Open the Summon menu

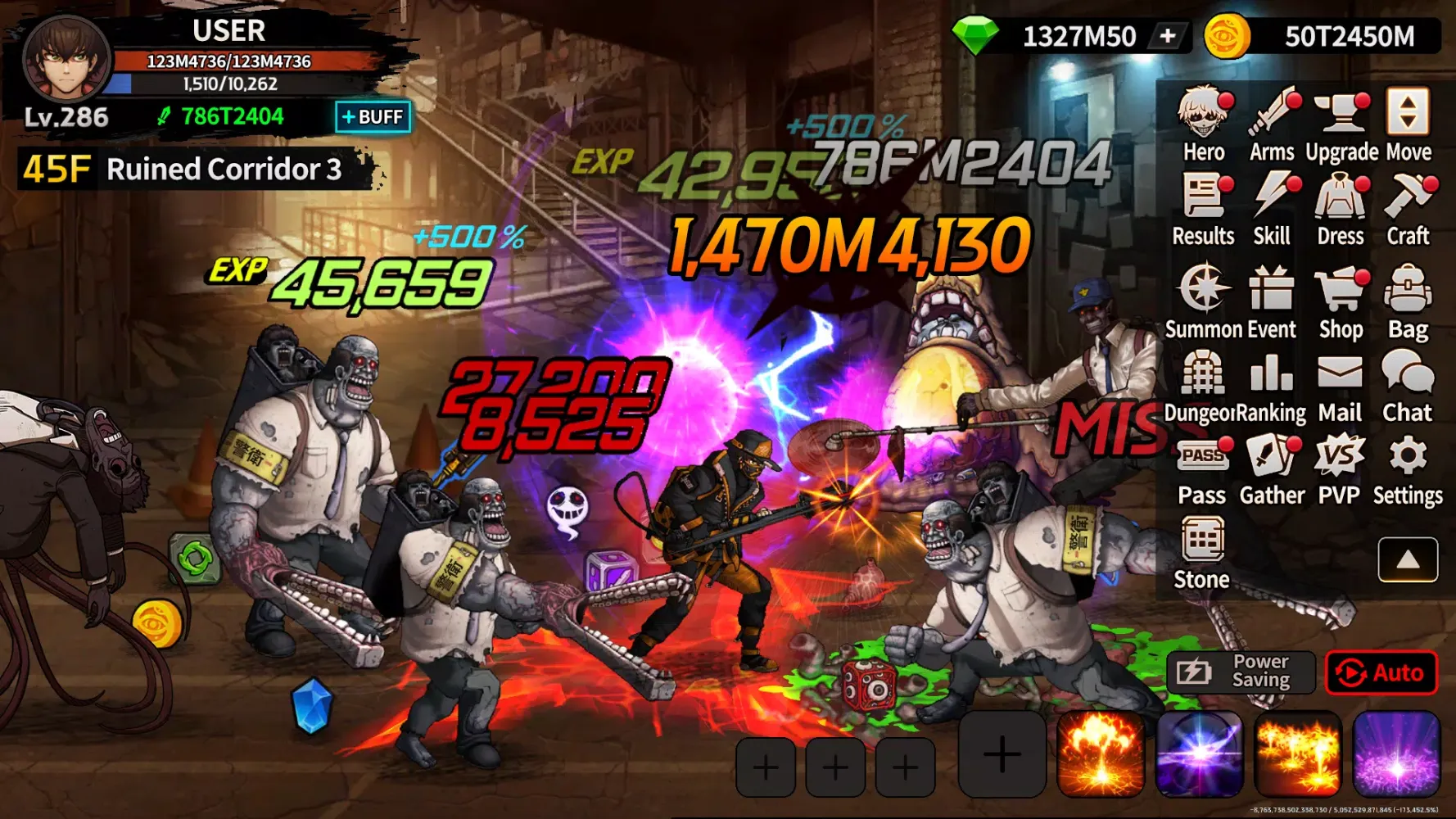pos(1203,301)
